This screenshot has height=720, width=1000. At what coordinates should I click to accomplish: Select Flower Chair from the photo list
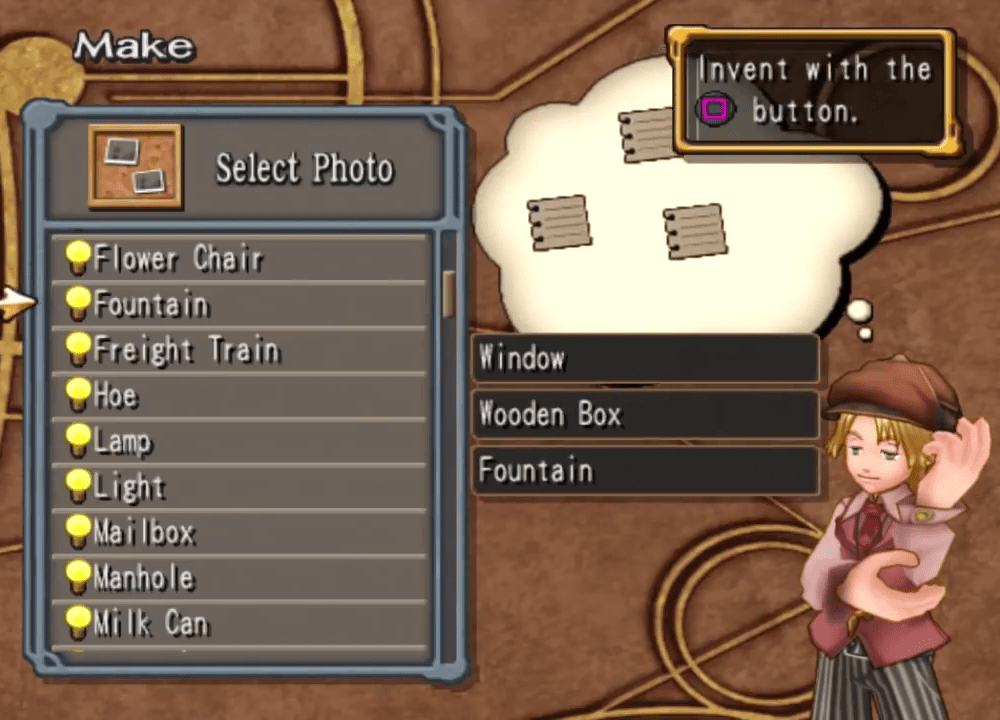(x=240, y=259)
